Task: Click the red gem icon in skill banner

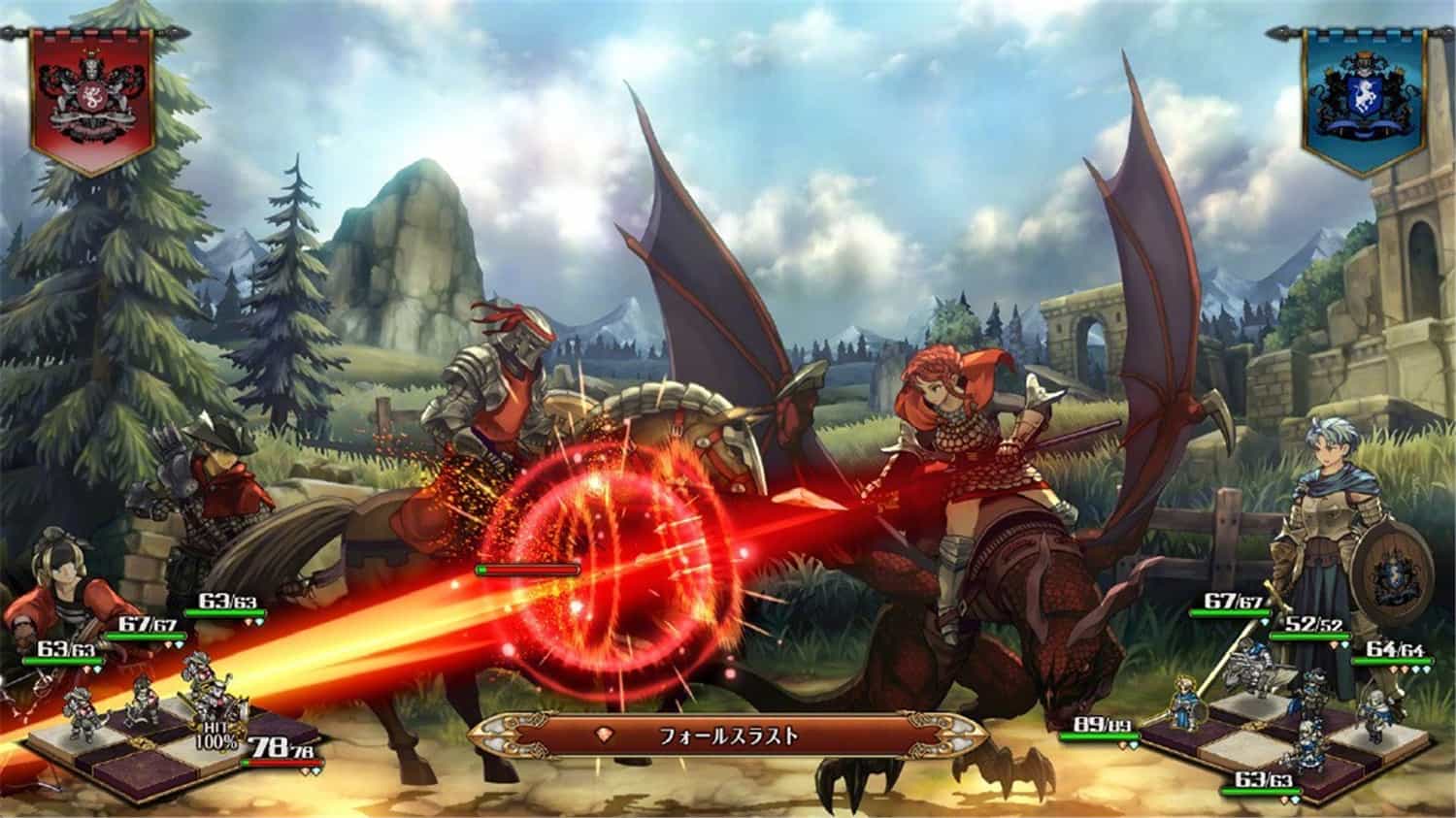Action: click(604, 736)
